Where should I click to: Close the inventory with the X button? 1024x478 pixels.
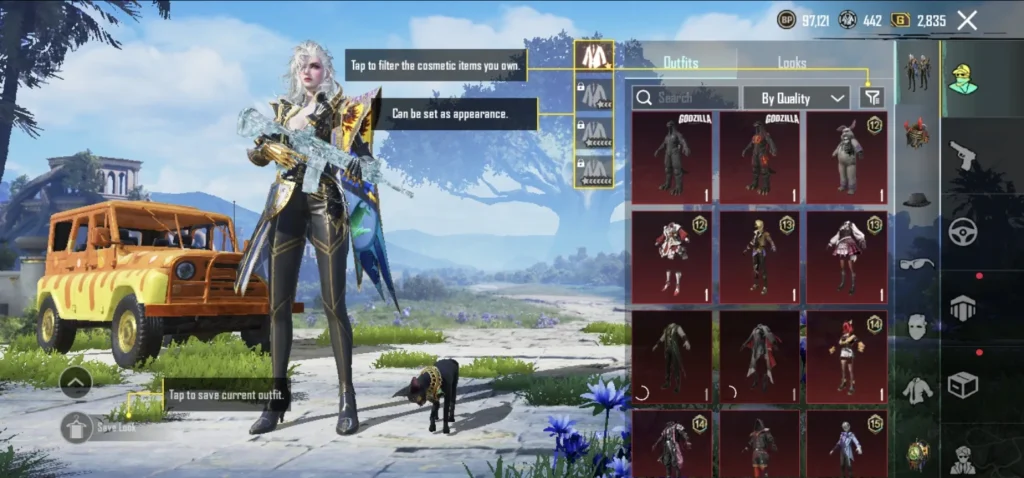[x=967, y=20]
